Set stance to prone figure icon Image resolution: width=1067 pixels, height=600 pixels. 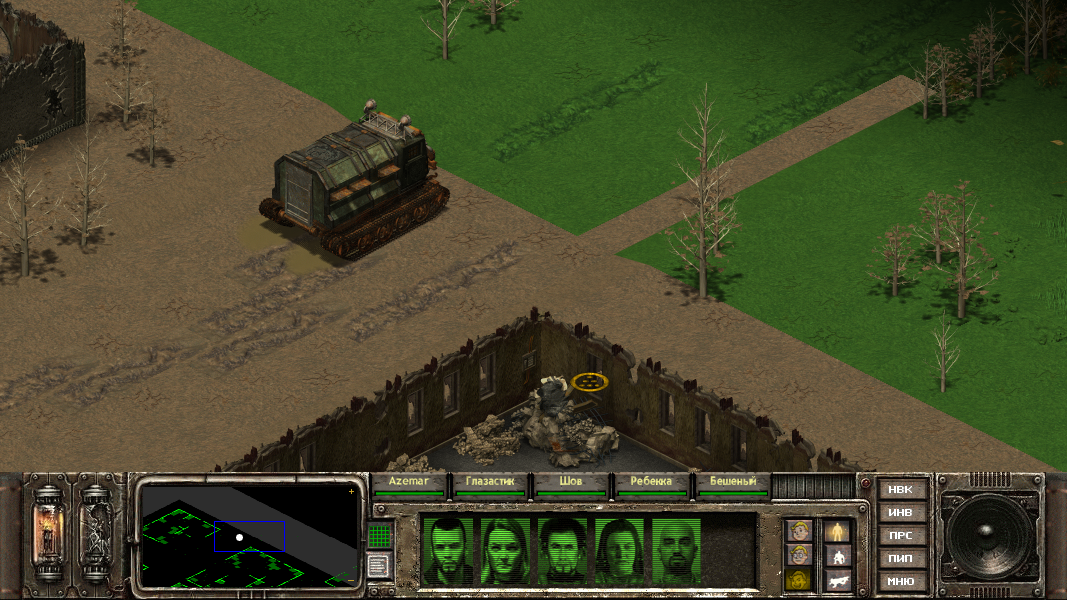pos(837,579)
